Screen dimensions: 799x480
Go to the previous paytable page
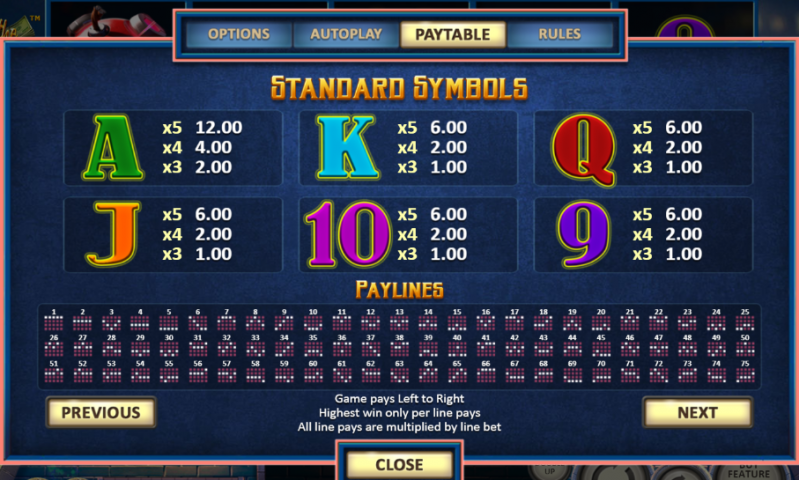[x=101, y=412]
